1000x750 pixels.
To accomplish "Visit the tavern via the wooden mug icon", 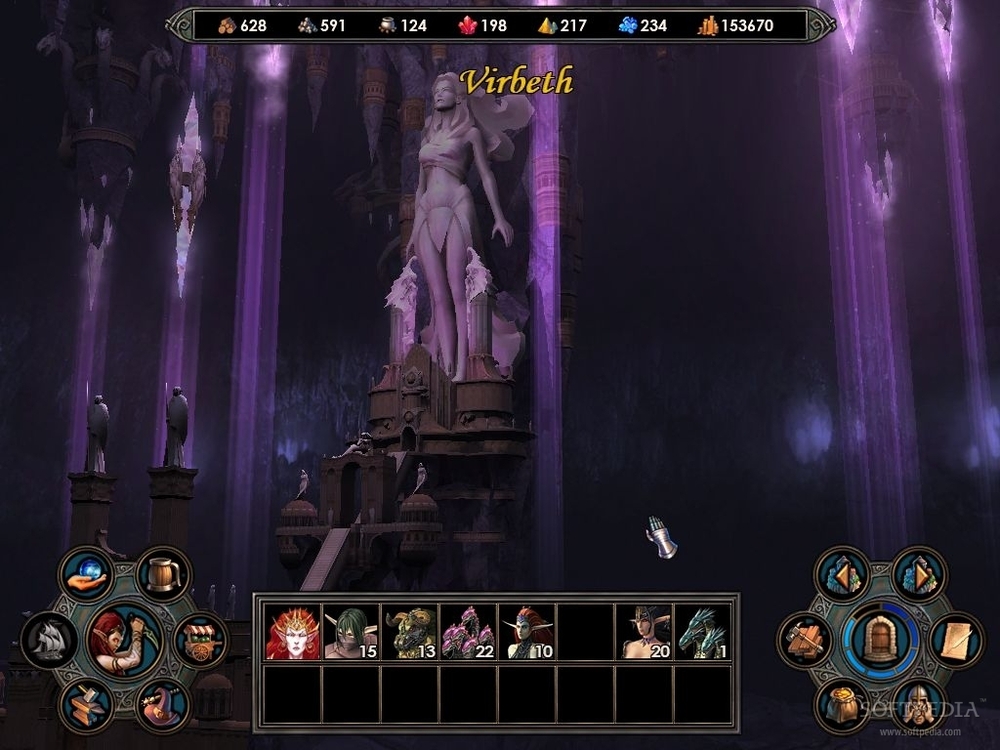I will 163,573.
